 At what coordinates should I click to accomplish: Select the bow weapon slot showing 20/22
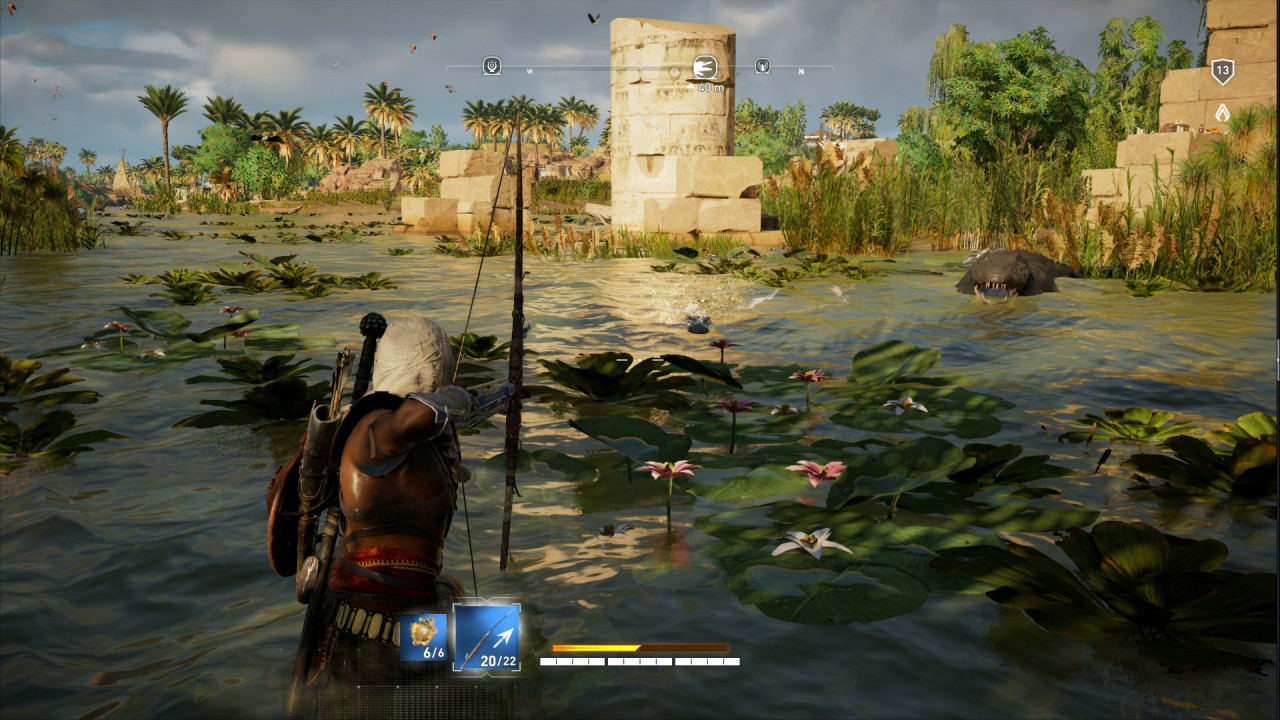point(486,636)
